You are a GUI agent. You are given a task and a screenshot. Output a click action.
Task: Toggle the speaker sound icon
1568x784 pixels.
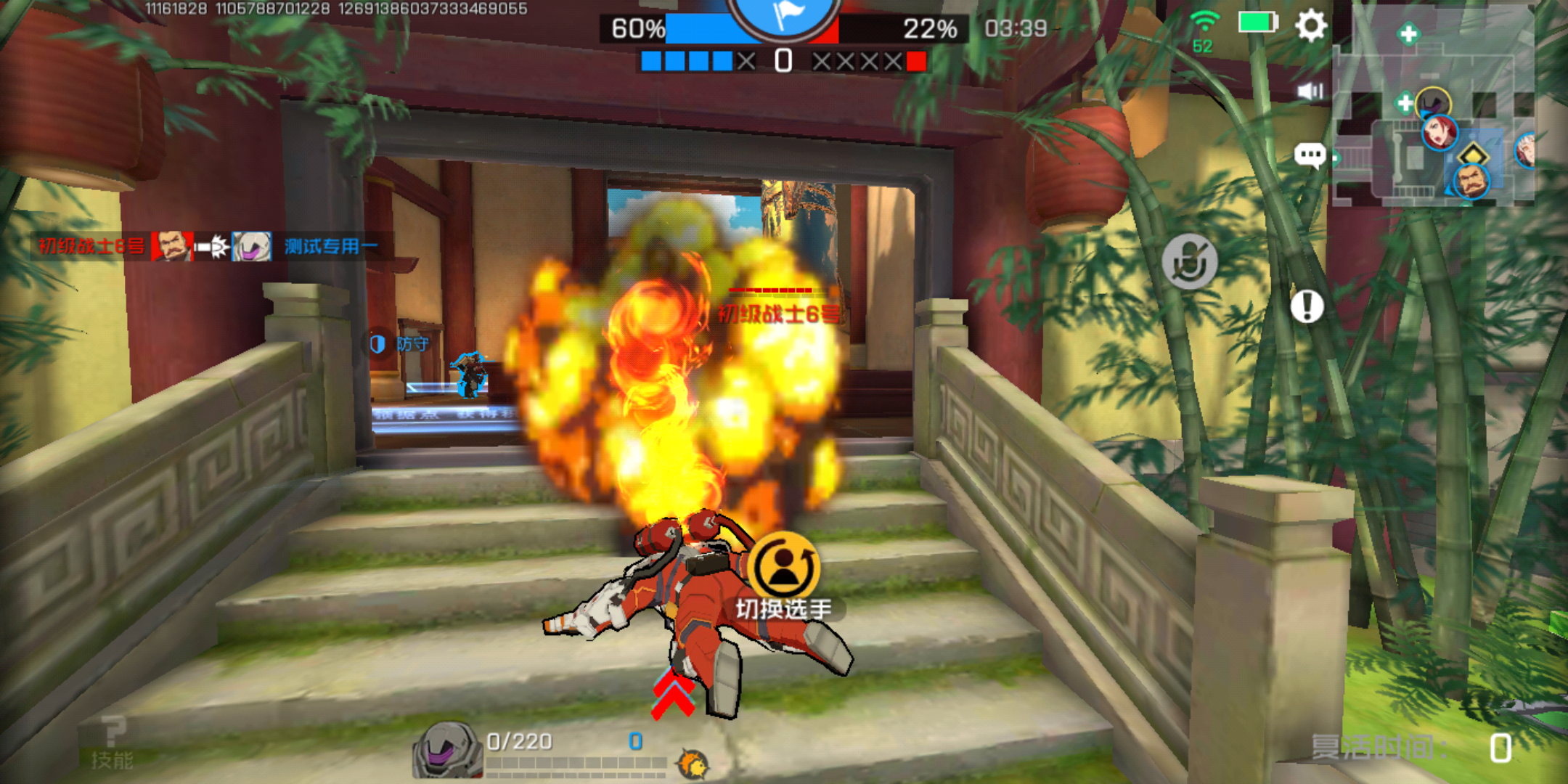[x=1310, y=91]
